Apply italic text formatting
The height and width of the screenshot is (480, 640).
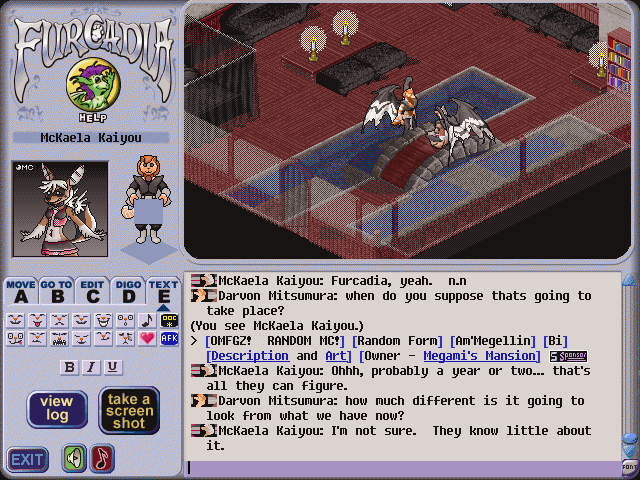click(x=91, y=367)
